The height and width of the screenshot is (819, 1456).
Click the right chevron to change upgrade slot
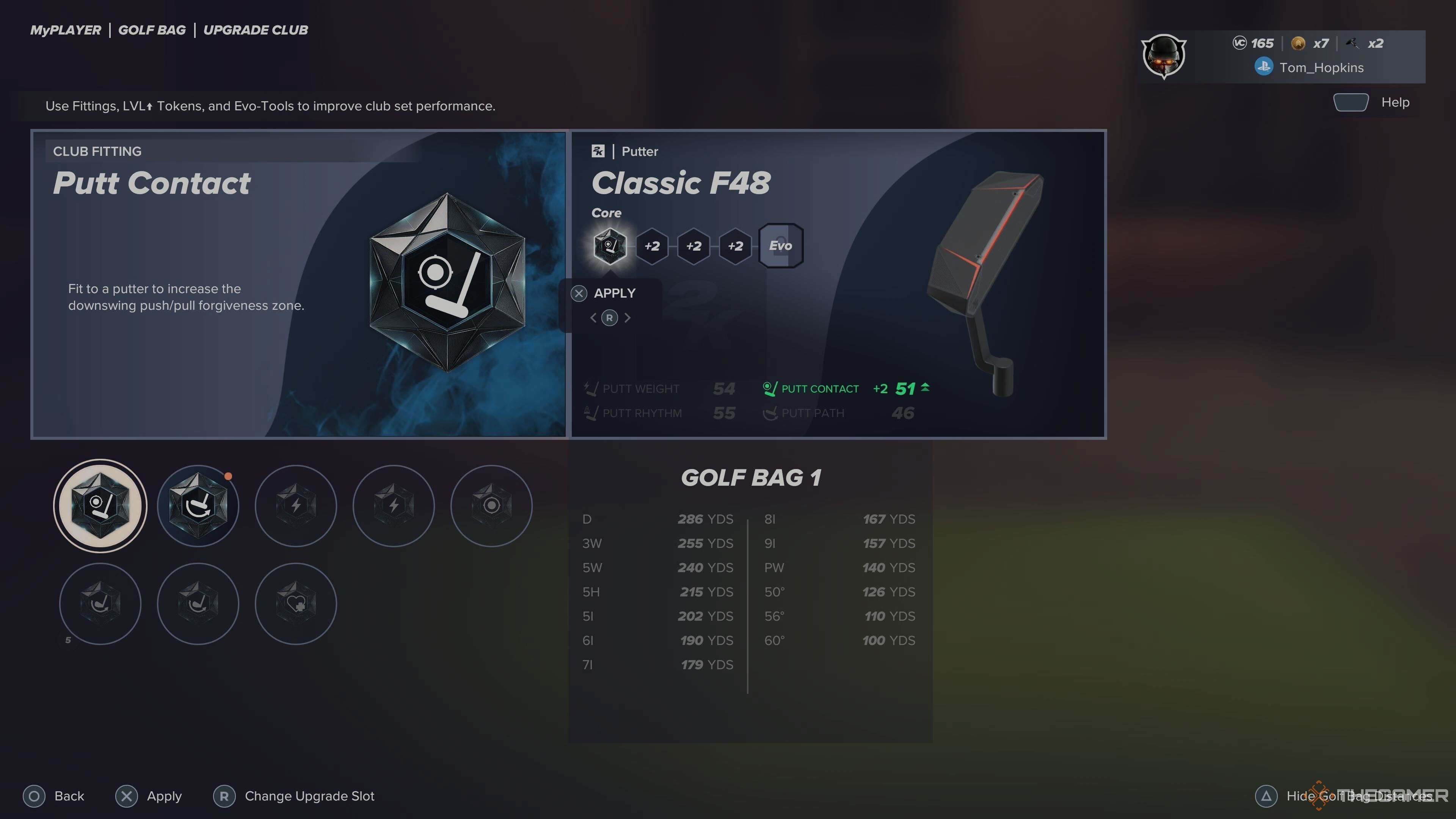628,318
